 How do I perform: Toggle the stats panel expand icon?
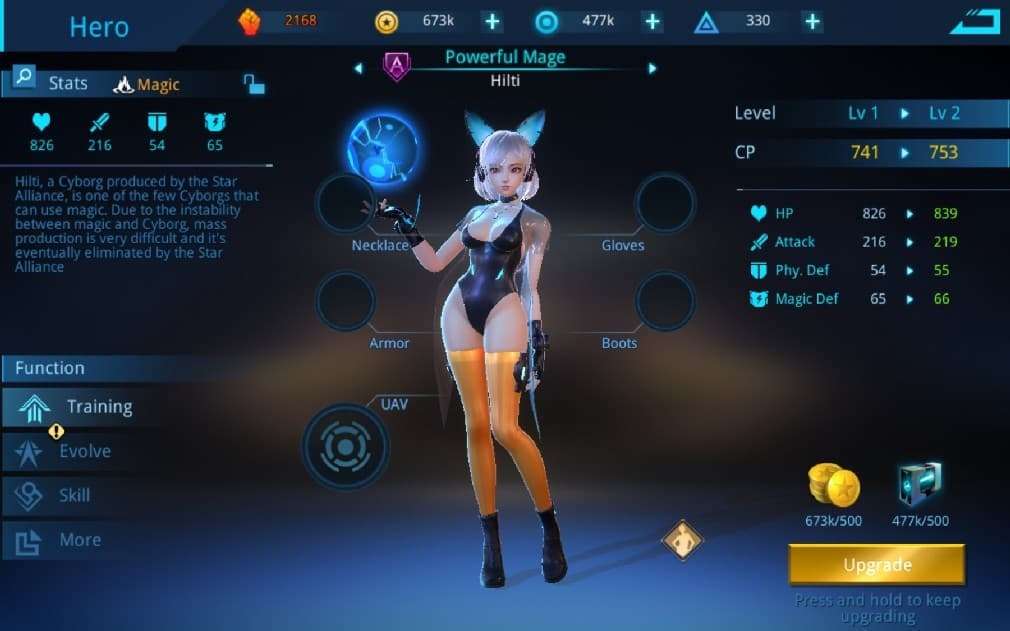(254, 84)
